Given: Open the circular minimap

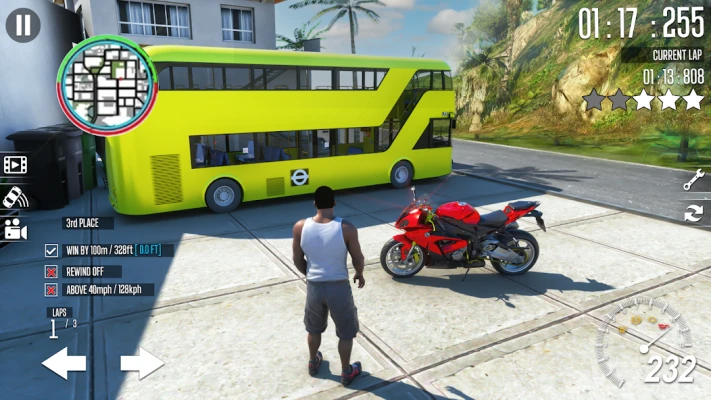Looking at the screenshot, I should tap(106, 86).
